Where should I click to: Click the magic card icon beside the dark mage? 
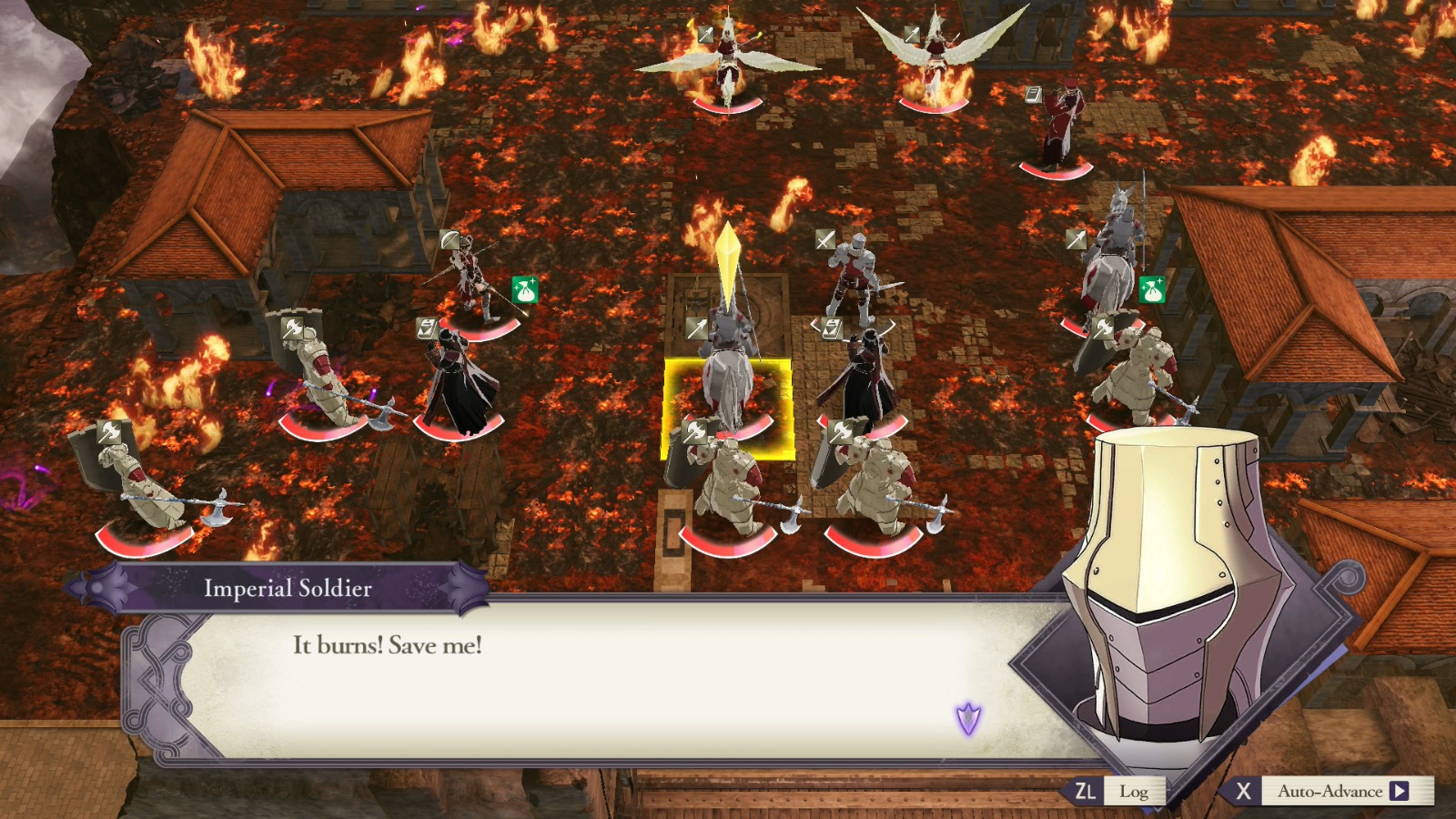point(426,329)
